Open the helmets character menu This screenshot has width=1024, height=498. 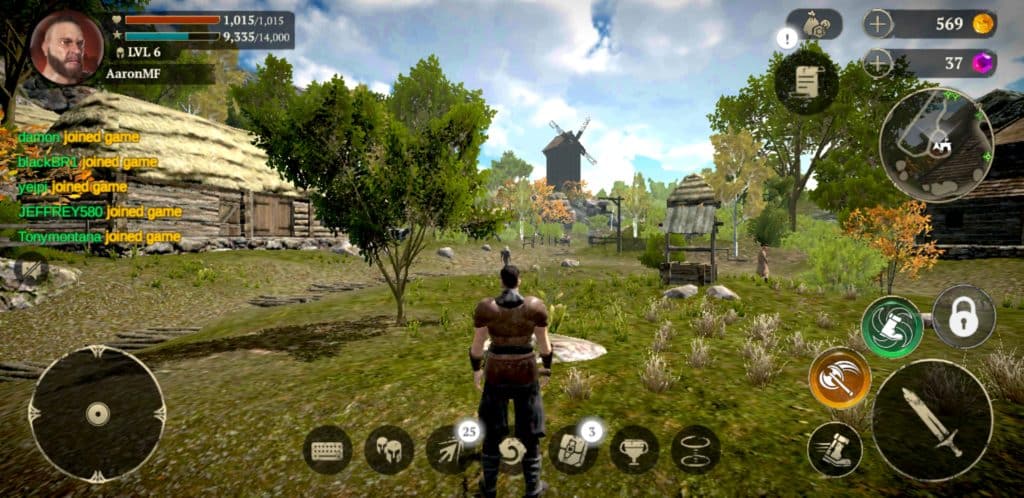[389, 449]
